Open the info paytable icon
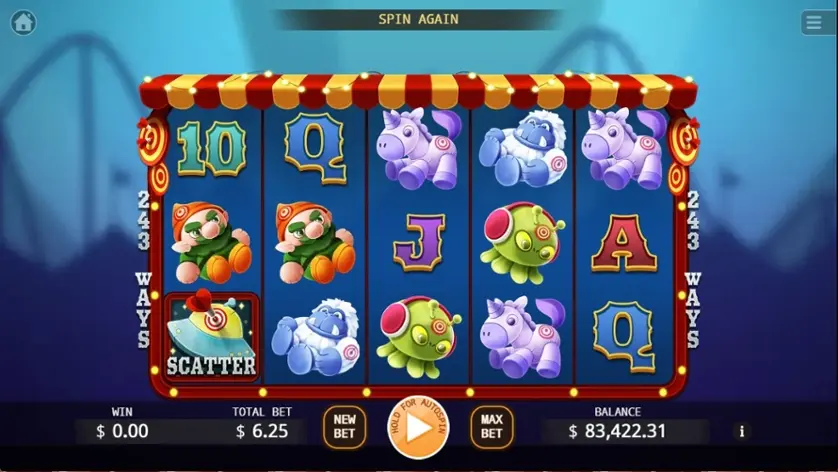Image resolution: width=838 pixels, height=472 pixels. tap(741, 431)
